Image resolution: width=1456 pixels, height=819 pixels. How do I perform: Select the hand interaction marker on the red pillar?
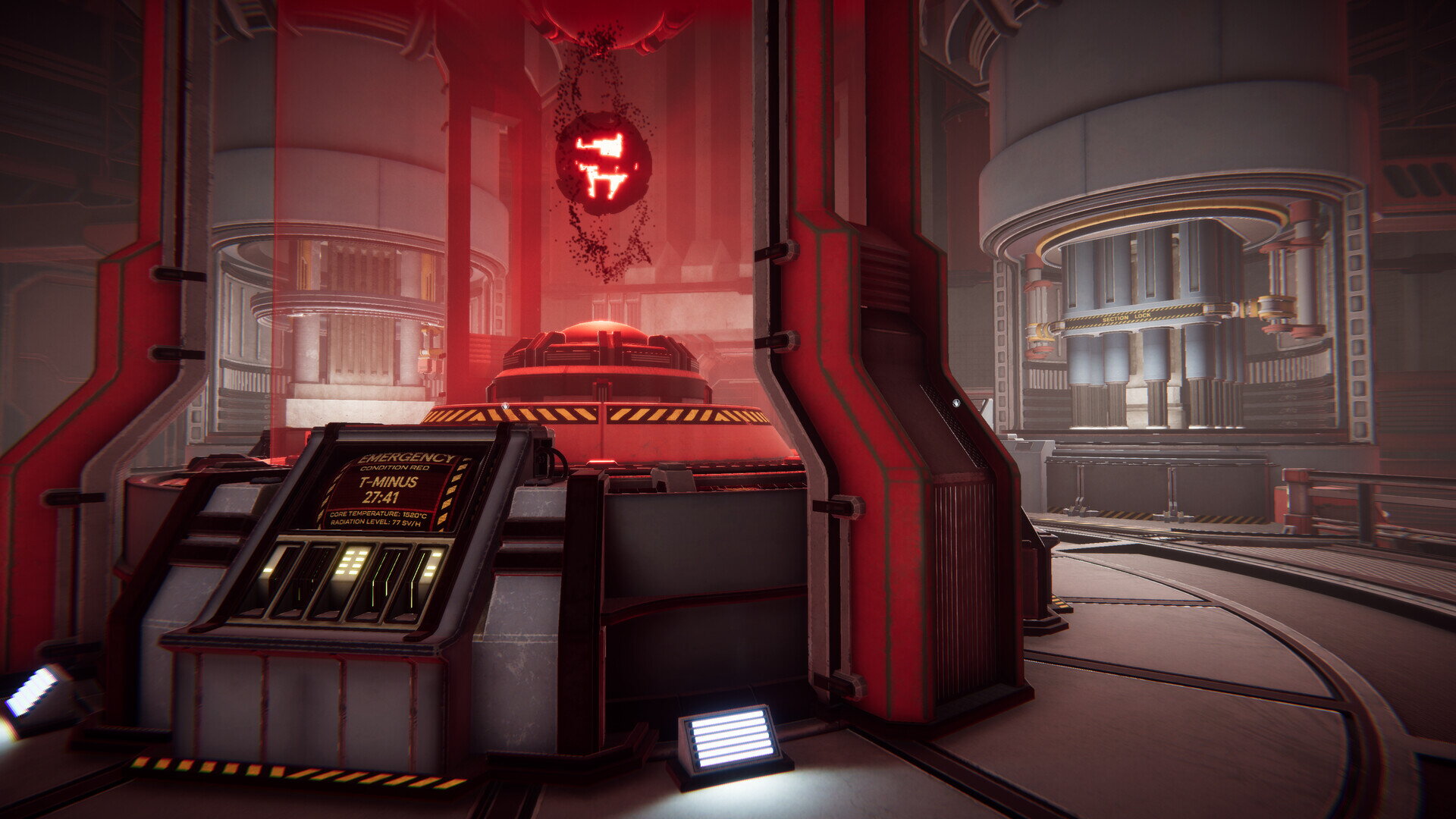[x=956, y=403]
